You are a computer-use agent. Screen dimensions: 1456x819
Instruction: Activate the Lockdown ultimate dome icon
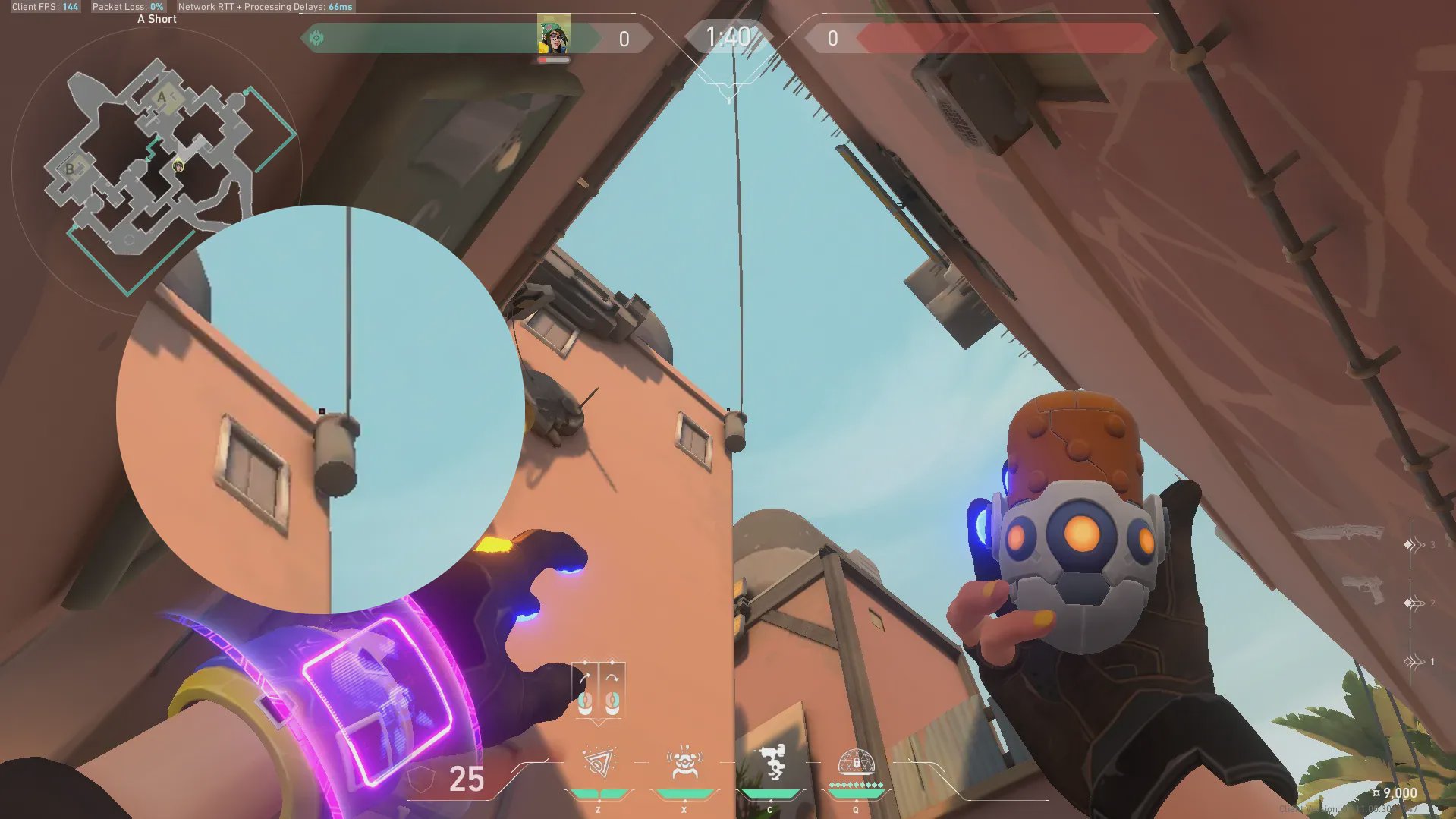pos(856,762)
